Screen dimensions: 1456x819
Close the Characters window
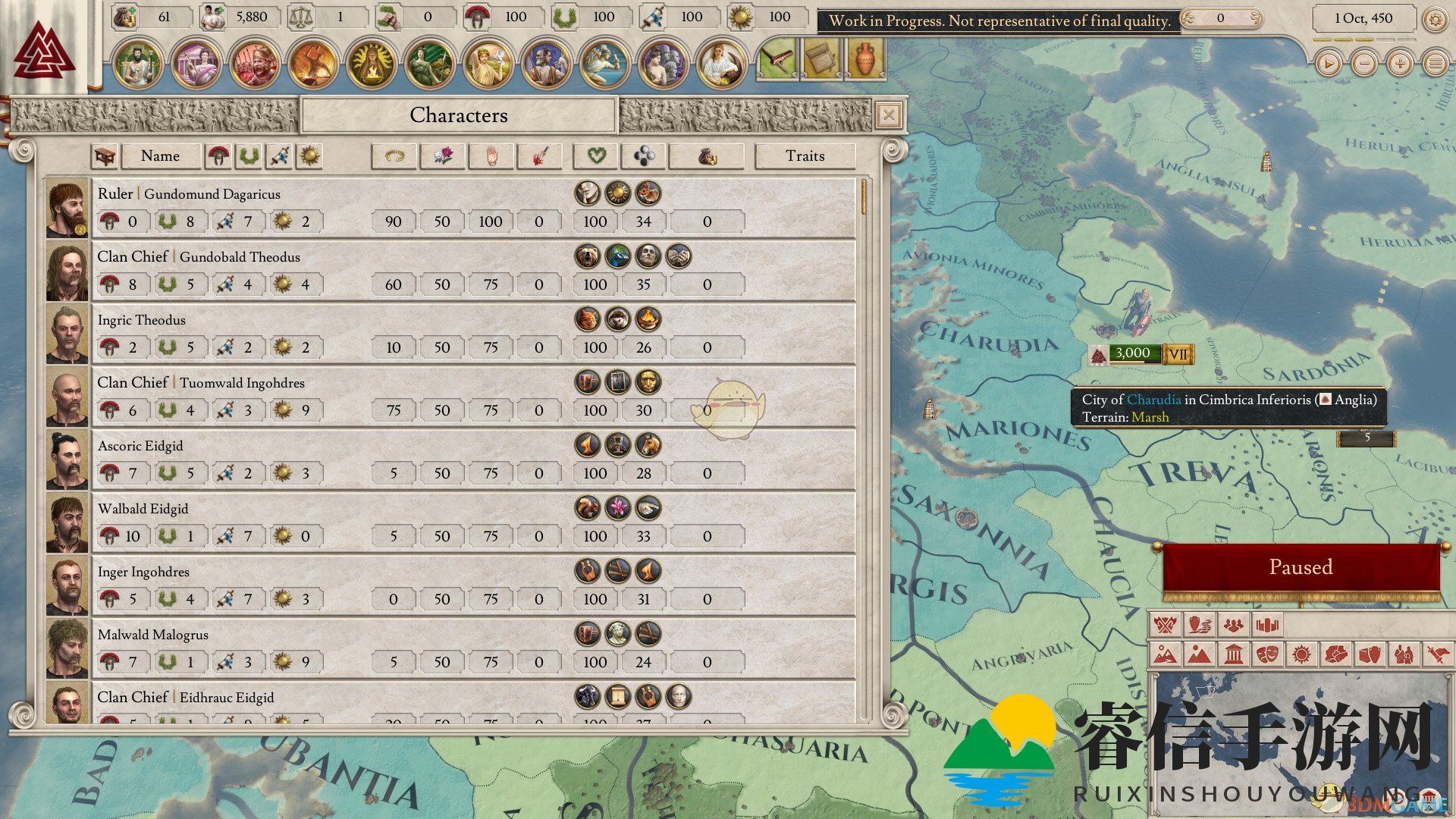coord(888,115)
